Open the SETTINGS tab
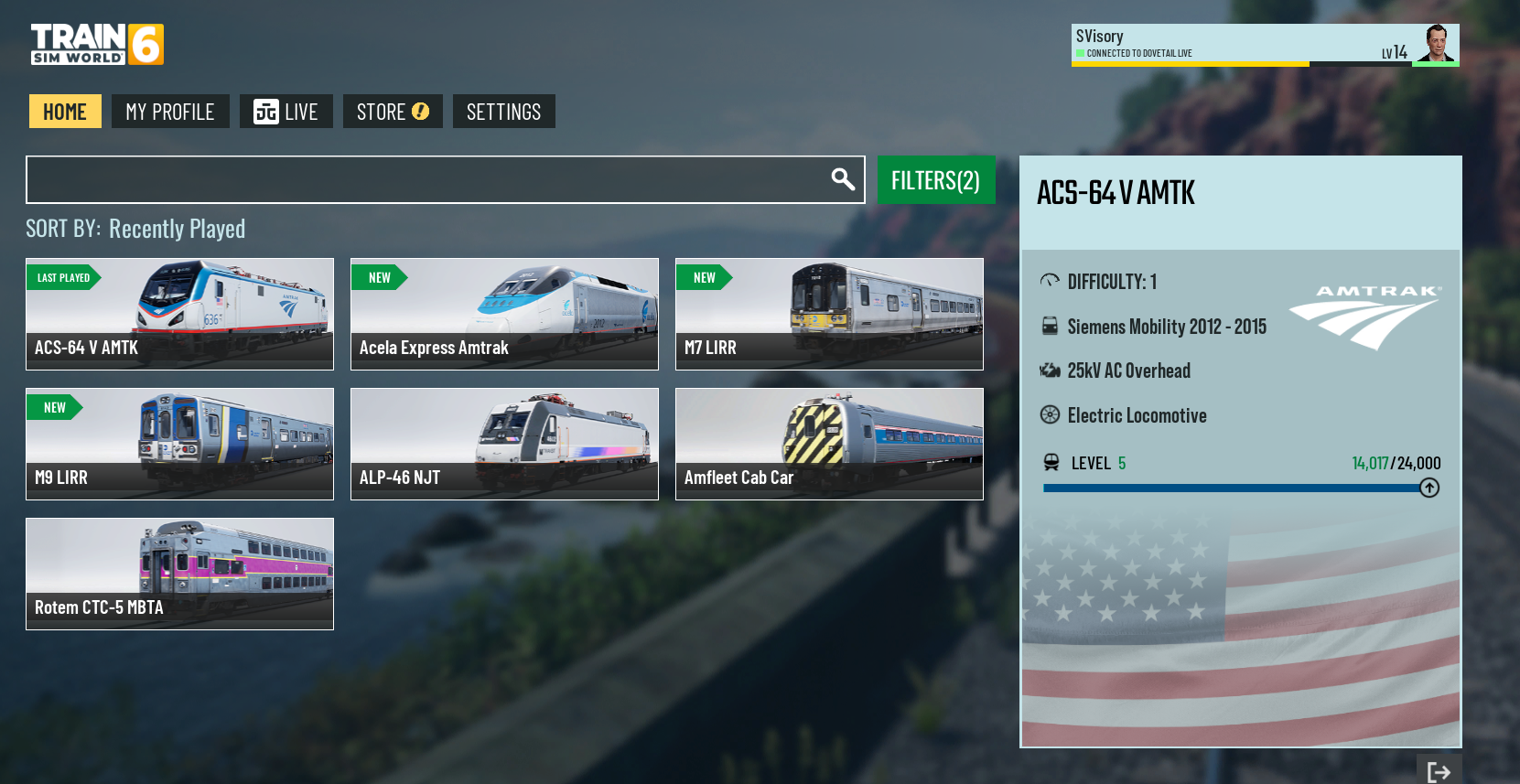1520x784 pixels. pos(503,112)
